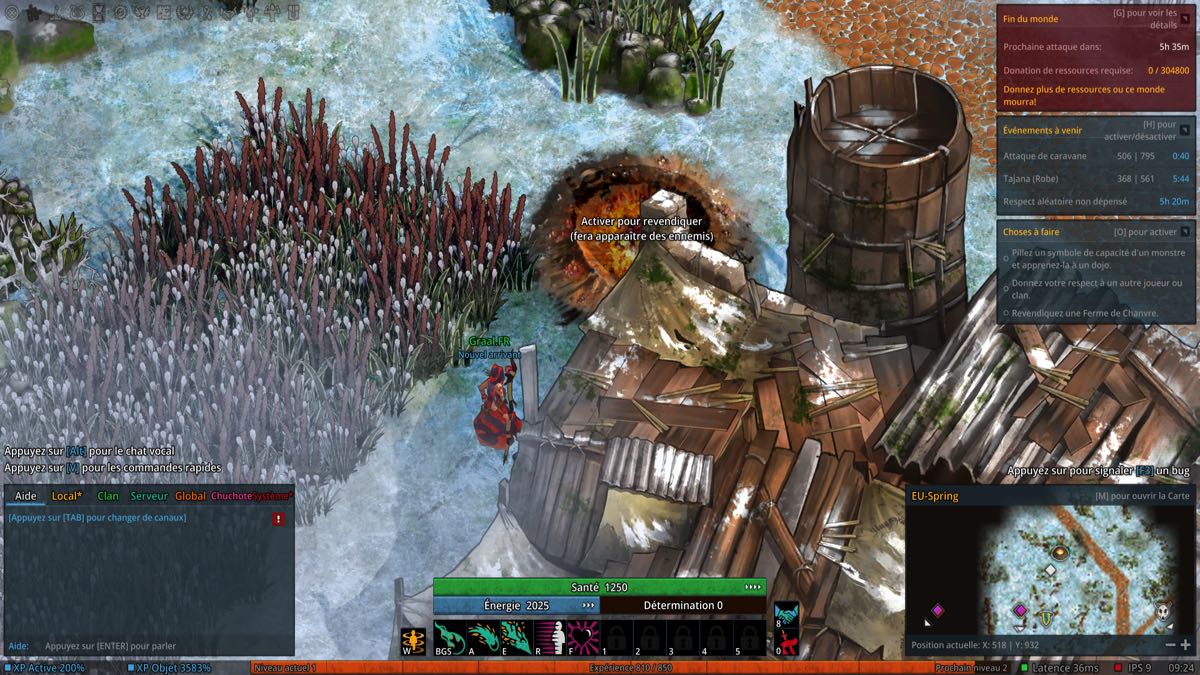Select the Chuchote whisper tab
Screen dimensions: 1200x675
pyautogui.click(x=231, y=496)
